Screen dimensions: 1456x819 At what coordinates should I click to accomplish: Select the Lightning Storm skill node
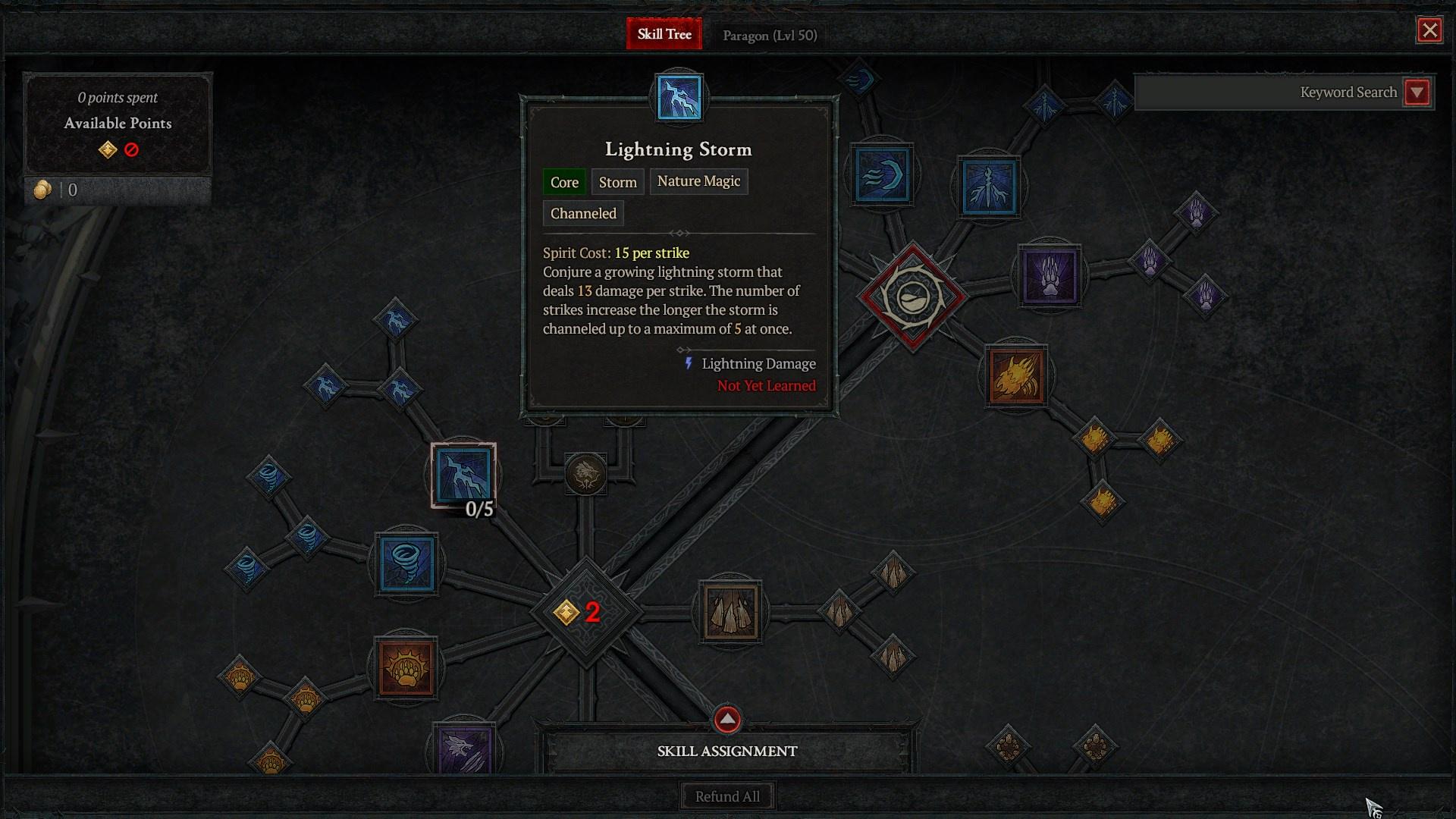point(463,475)
